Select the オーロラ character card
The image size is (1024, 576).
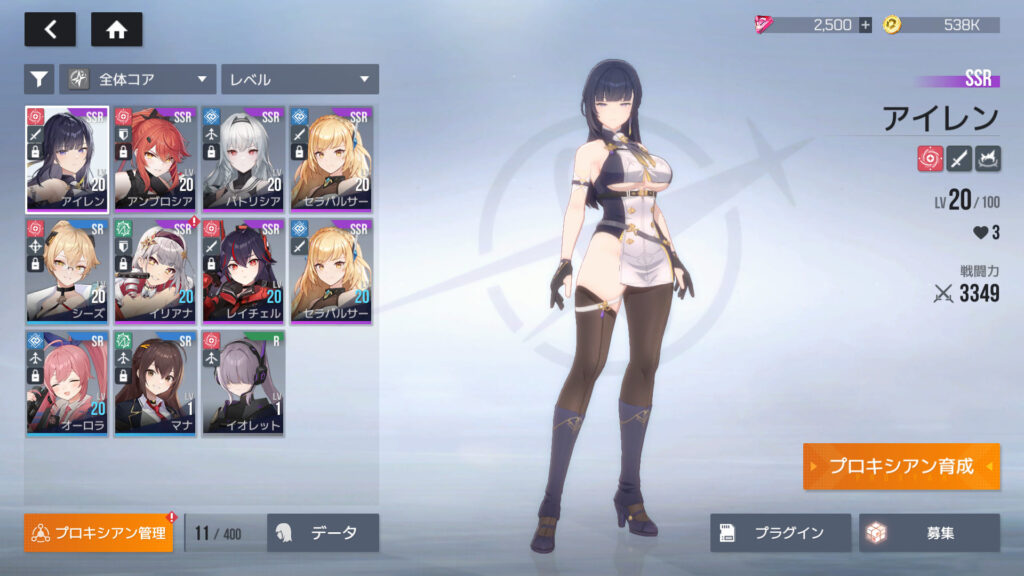click(x=67, y=383)
